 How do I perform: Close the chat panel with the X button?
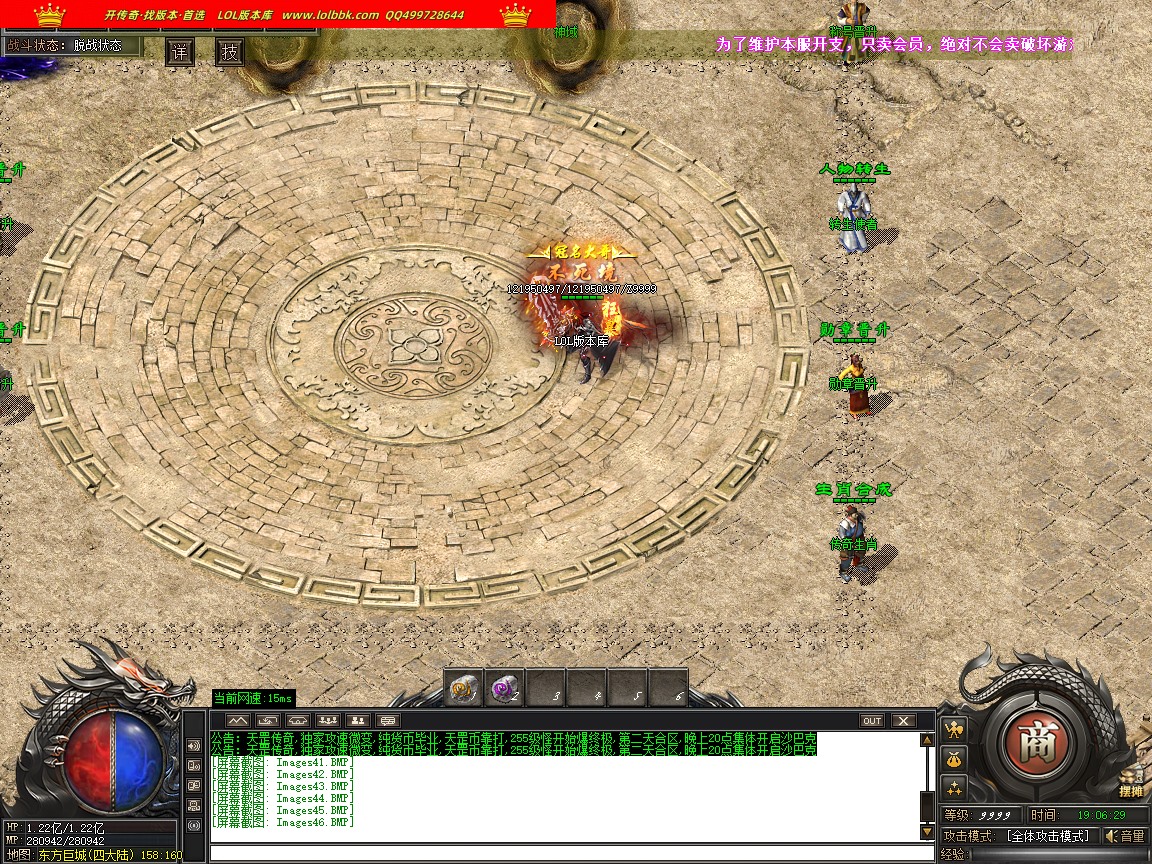(x=903, y=720)
